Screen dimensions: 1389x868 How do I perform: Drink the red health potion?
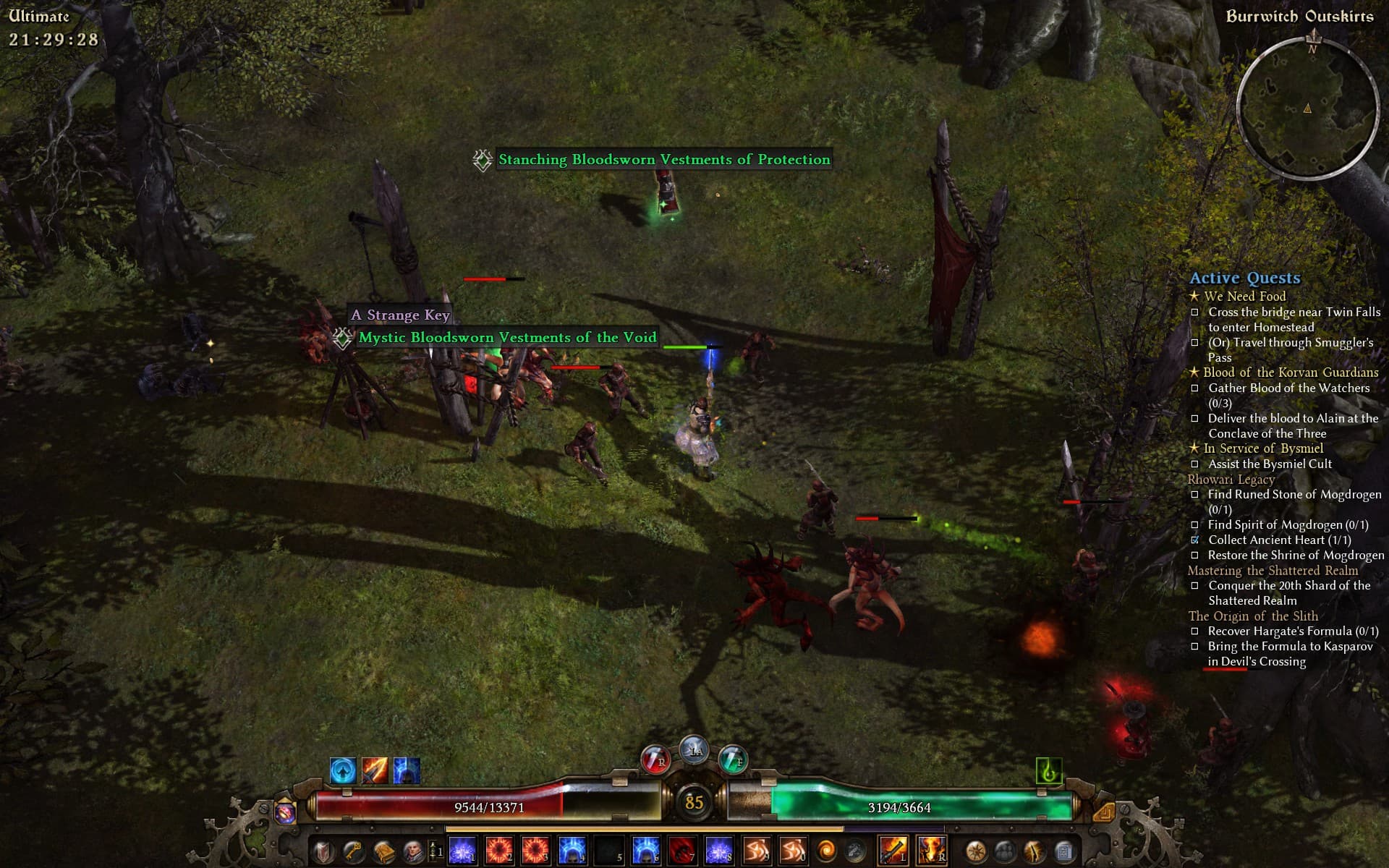pos(654,759)
